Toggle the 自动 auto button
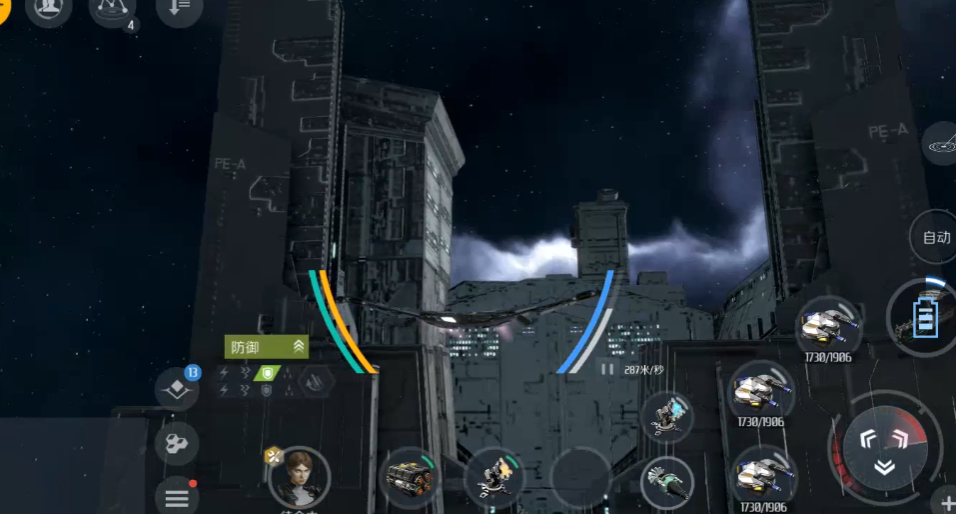The image size is (956, 514). point(936,238)
